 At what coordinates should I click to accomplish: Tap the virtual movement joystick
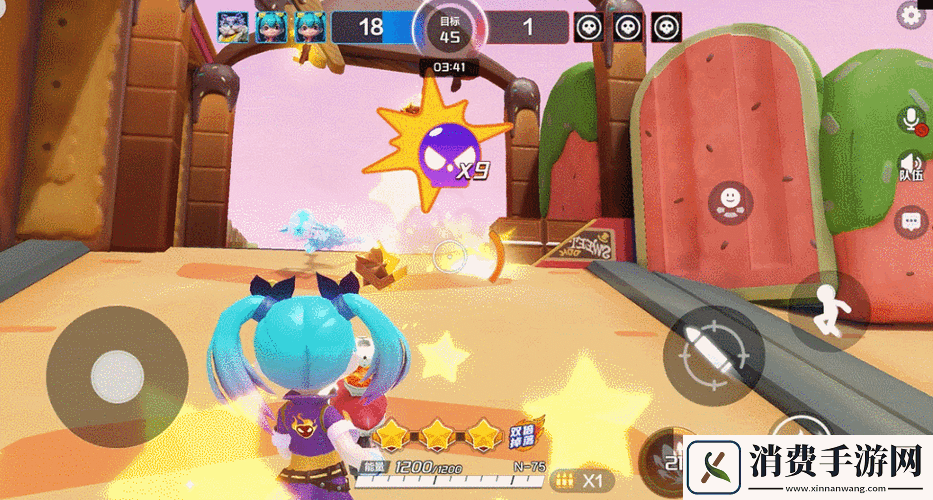[x=117, y=376]
